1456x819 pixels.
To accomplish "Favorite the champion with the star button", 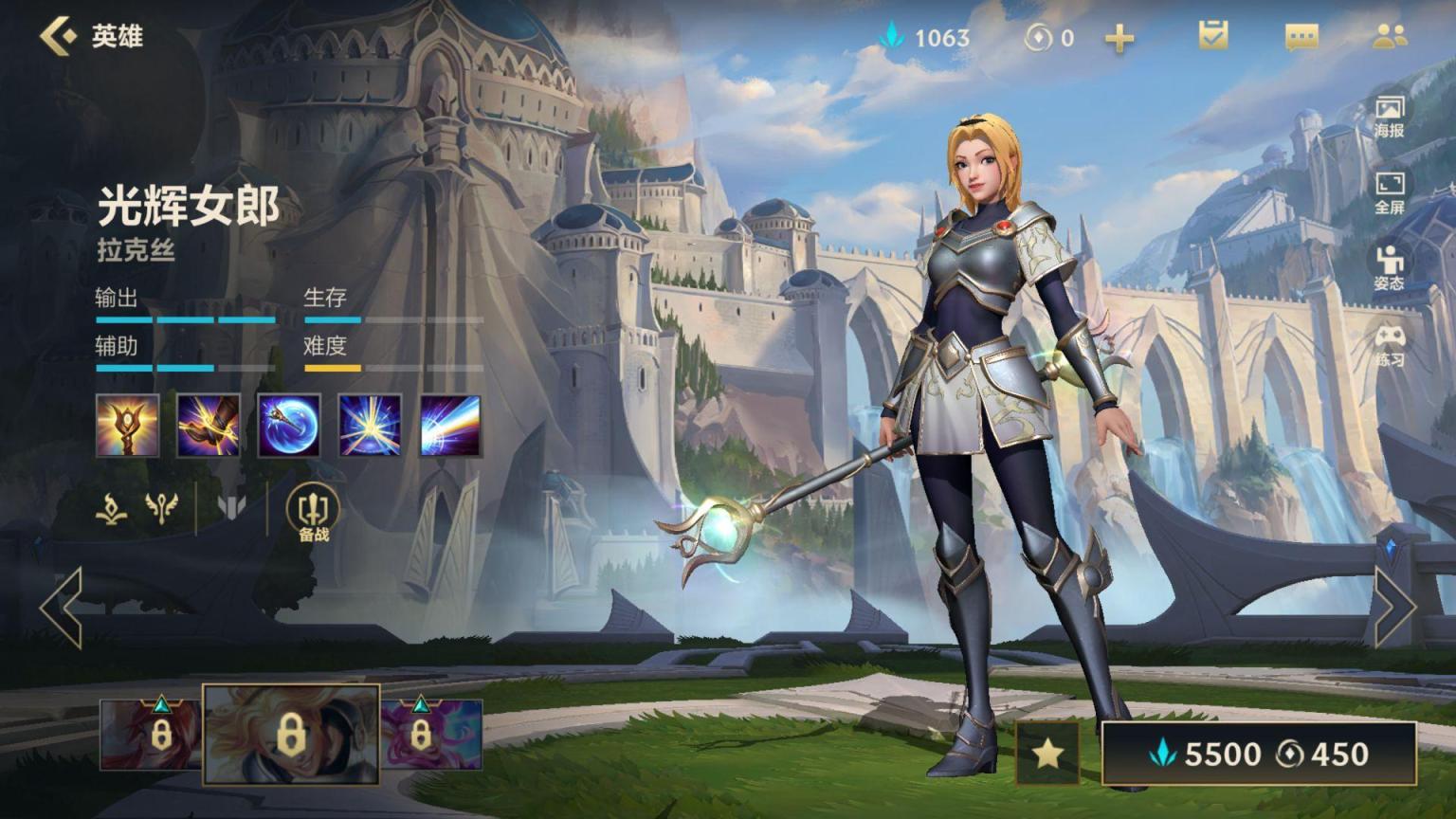I will (1046, 754).
